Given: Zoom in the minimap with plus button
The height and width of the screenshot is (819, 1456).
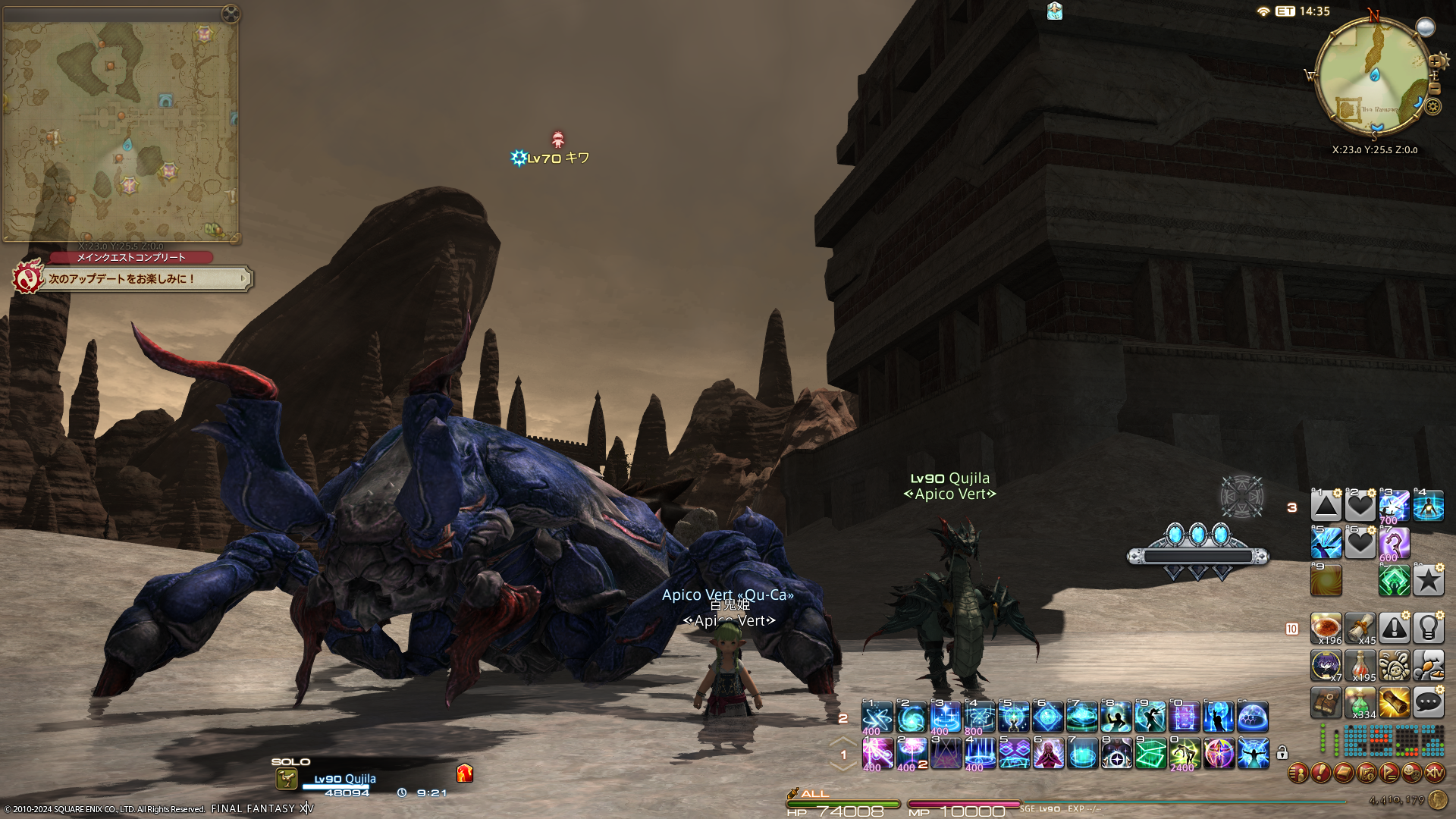Looking at the screenshot, I should (x=1435, y=61).
